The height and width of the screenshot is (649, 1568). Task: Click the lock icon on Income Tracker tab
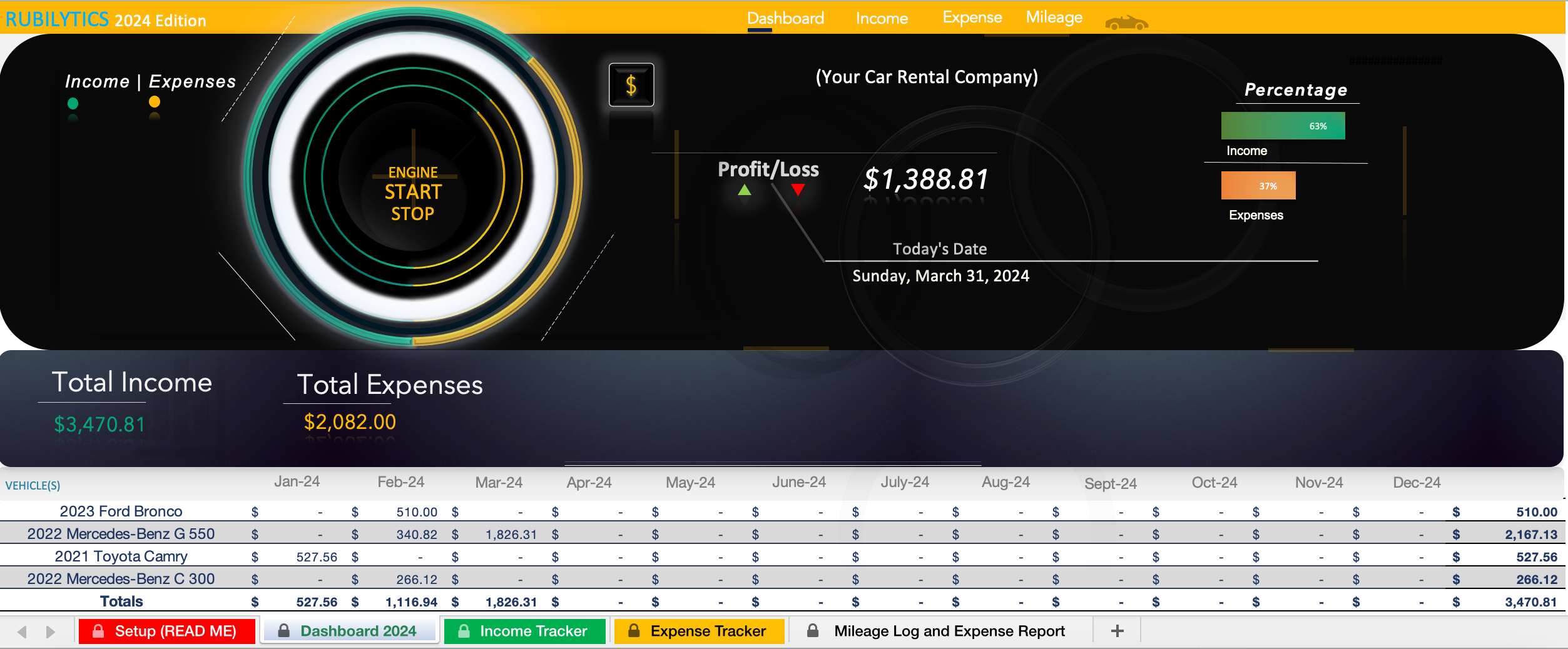pyautogui.click(x=463, y=631)
